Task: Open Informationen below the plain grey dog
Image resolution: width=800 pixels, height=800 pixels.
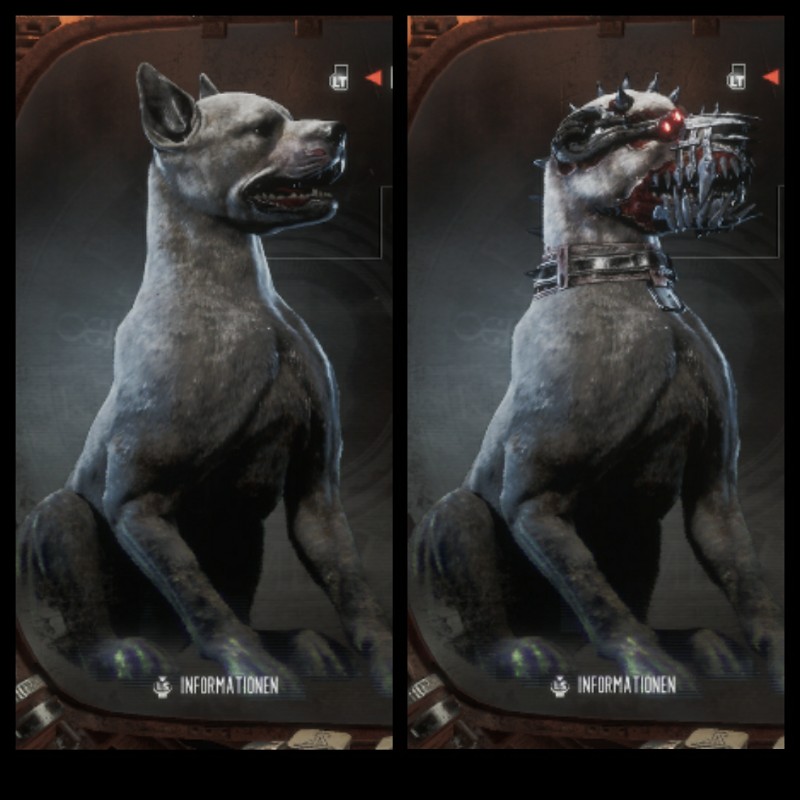Action: [216, 686]
